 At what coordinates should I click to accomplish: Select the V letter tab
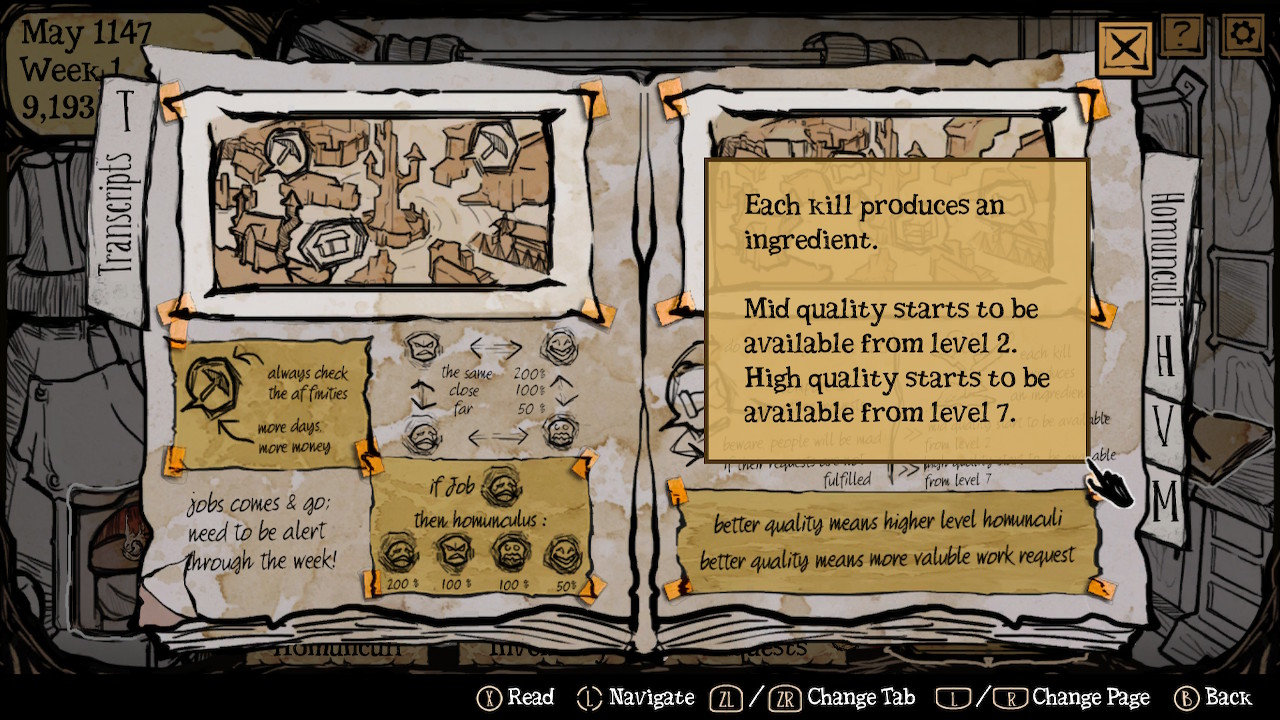click(x=1165, y=428)
